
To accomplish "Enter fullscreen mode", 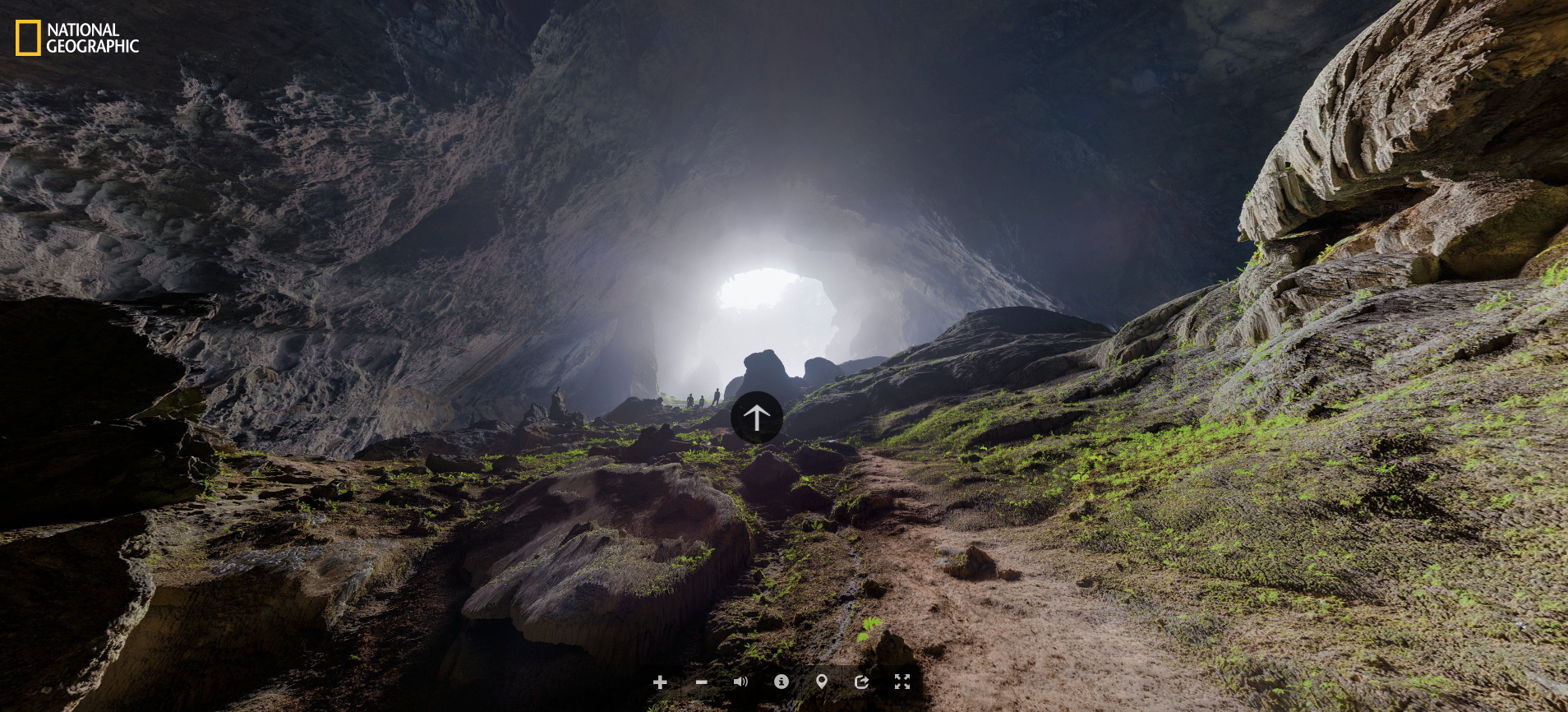I will tap(902, 682).
